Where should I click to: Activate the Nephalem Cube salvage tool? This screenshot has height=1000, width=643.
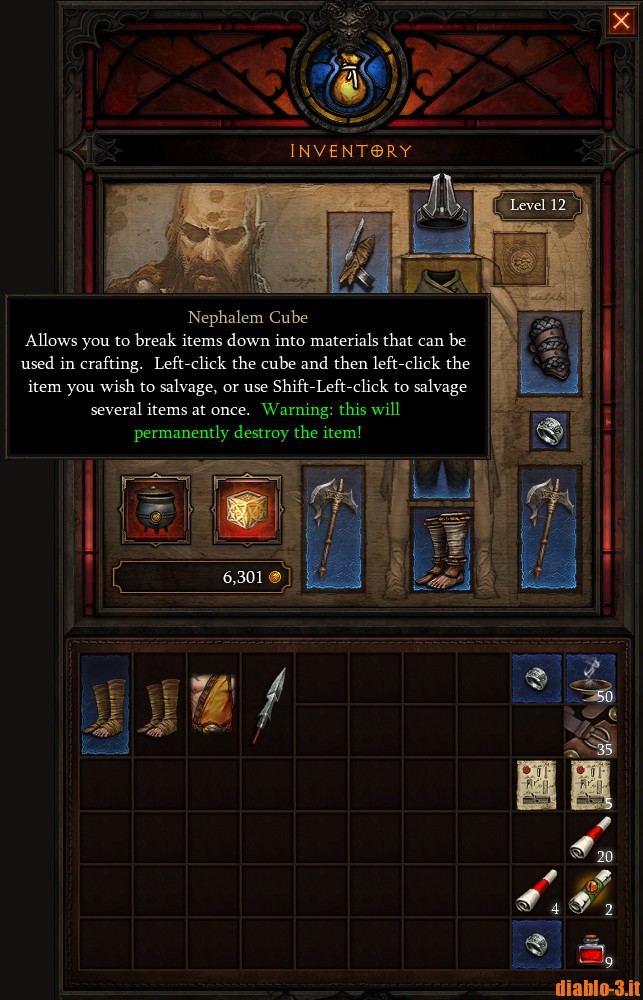[x=247, y=509]
